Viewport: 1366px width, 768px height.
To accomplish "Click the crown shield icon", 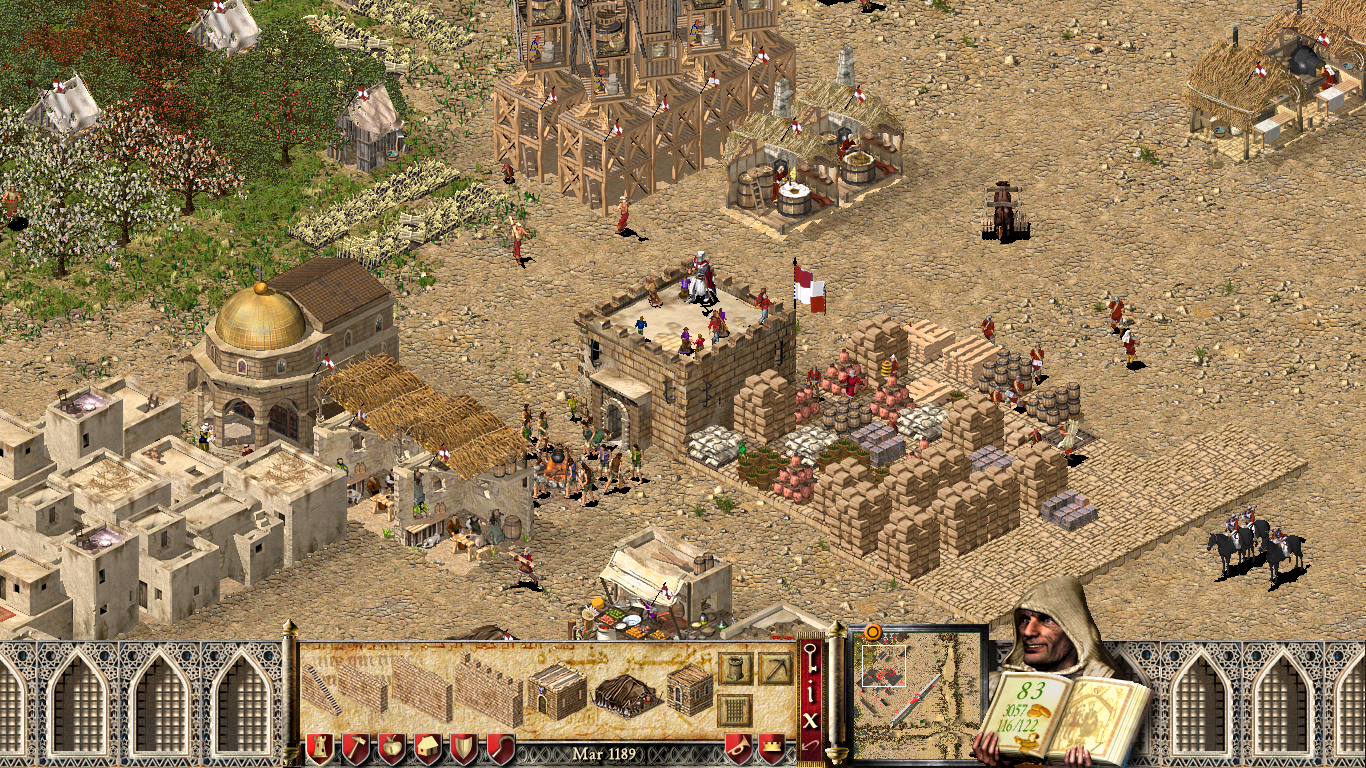I will (x=772, y=747).
